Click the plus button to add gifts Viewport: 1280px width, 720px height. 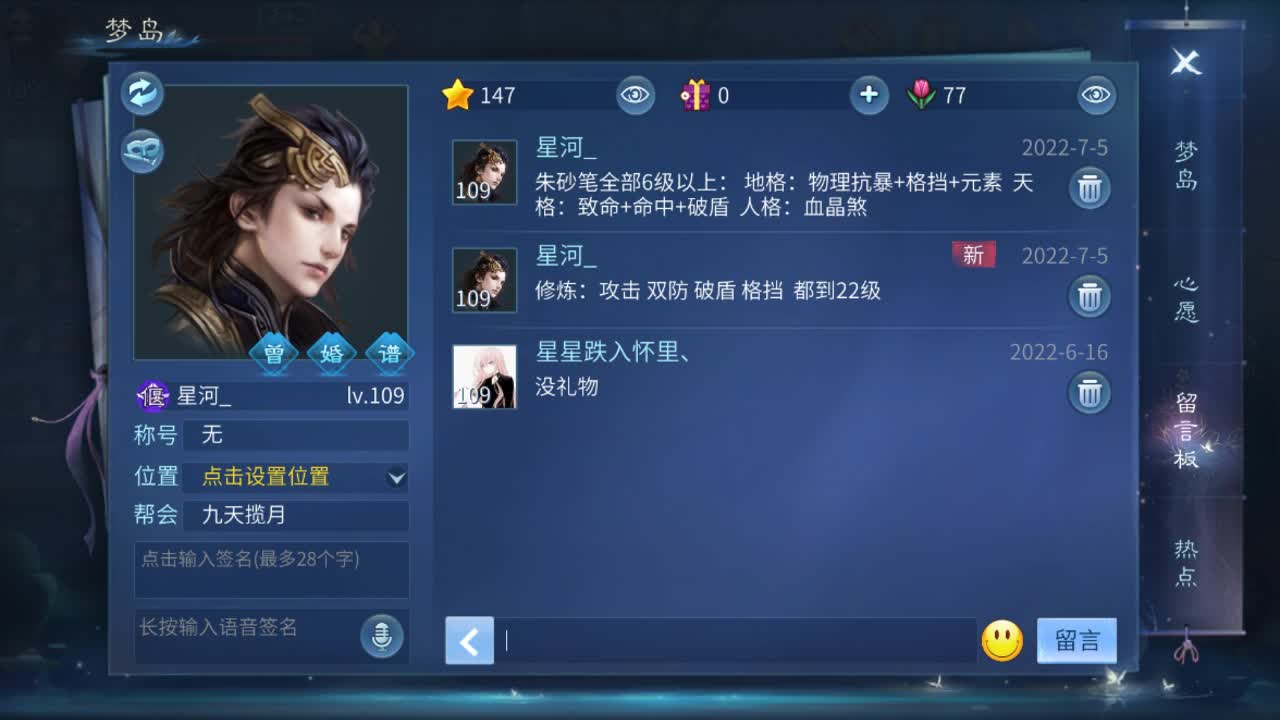tap(868, 95)
